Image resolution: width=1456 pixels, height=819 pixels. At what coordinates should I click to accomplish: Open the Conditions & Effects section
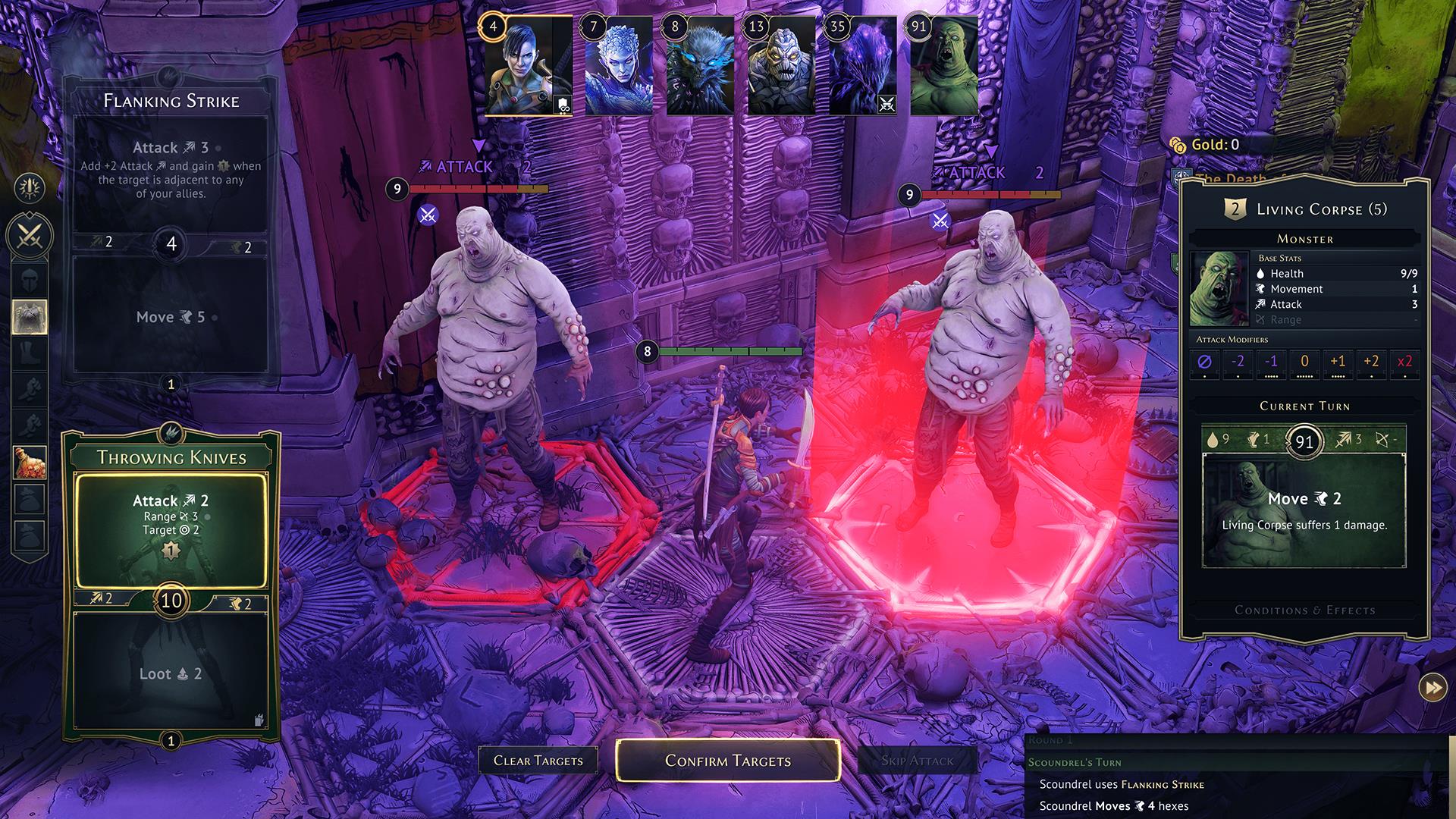1304,610
